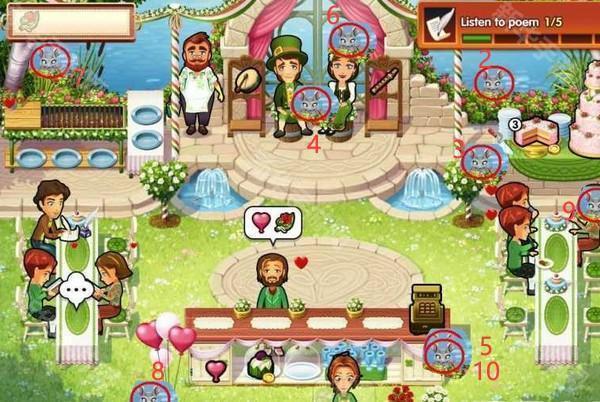Pick the pink heart item under the counter
The image size is (600, 402).
[x=216, y=369]
